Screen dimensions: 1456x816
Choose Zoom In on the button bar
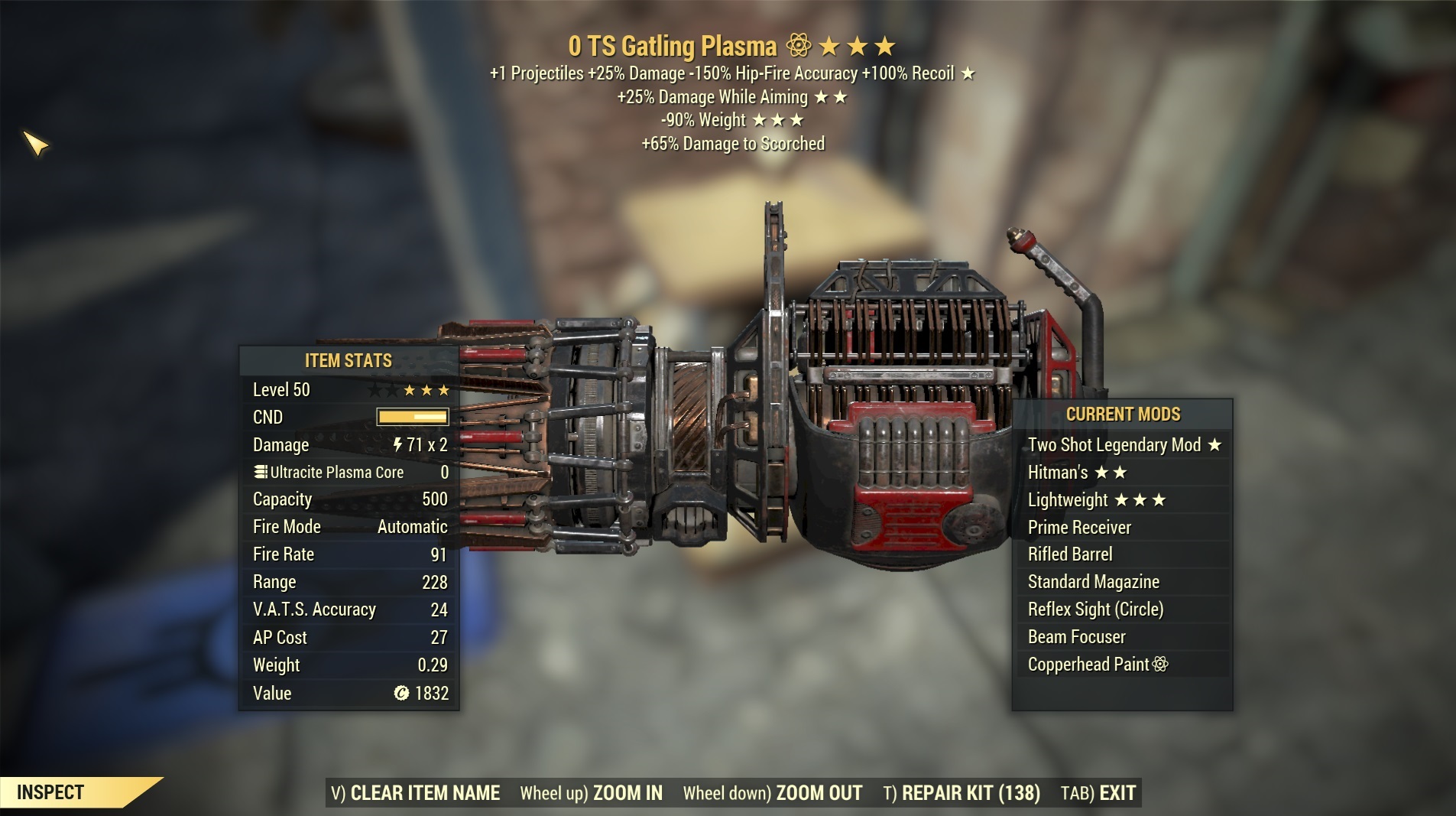(591, 793)
